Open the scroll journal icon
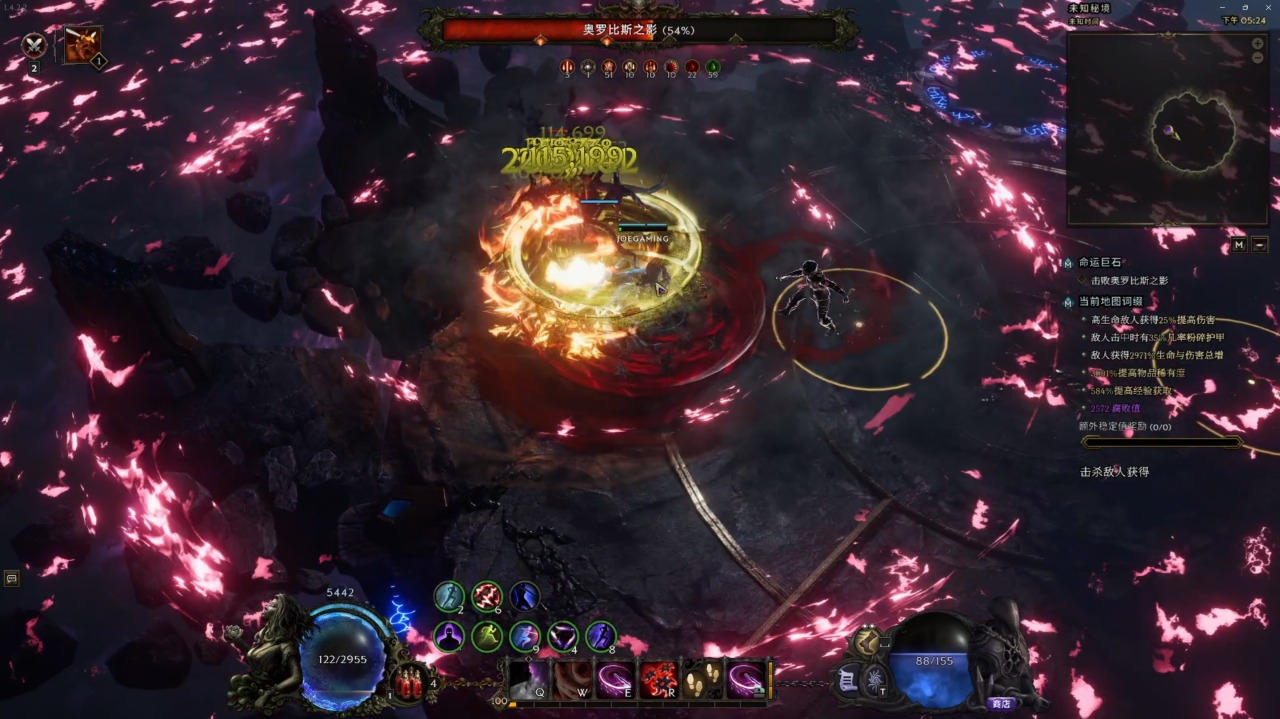 pos(847,679)
